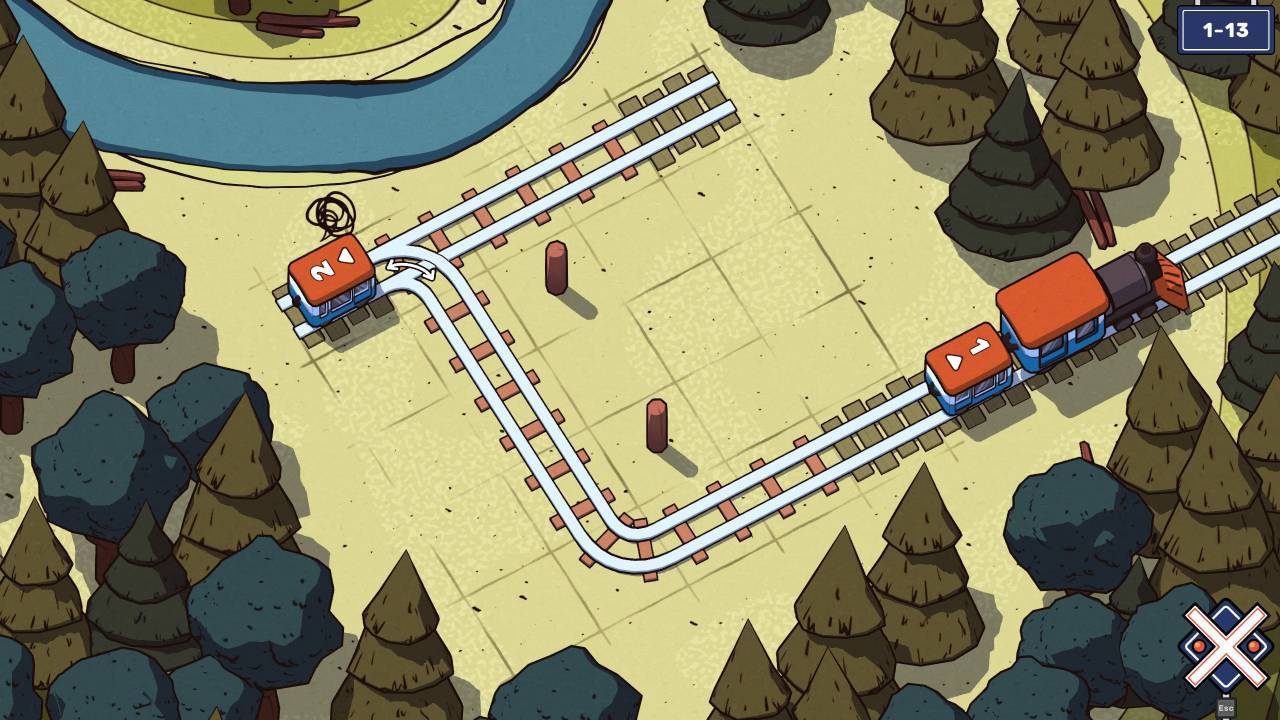Click the lower wooden post obstacle

(658, 430)
